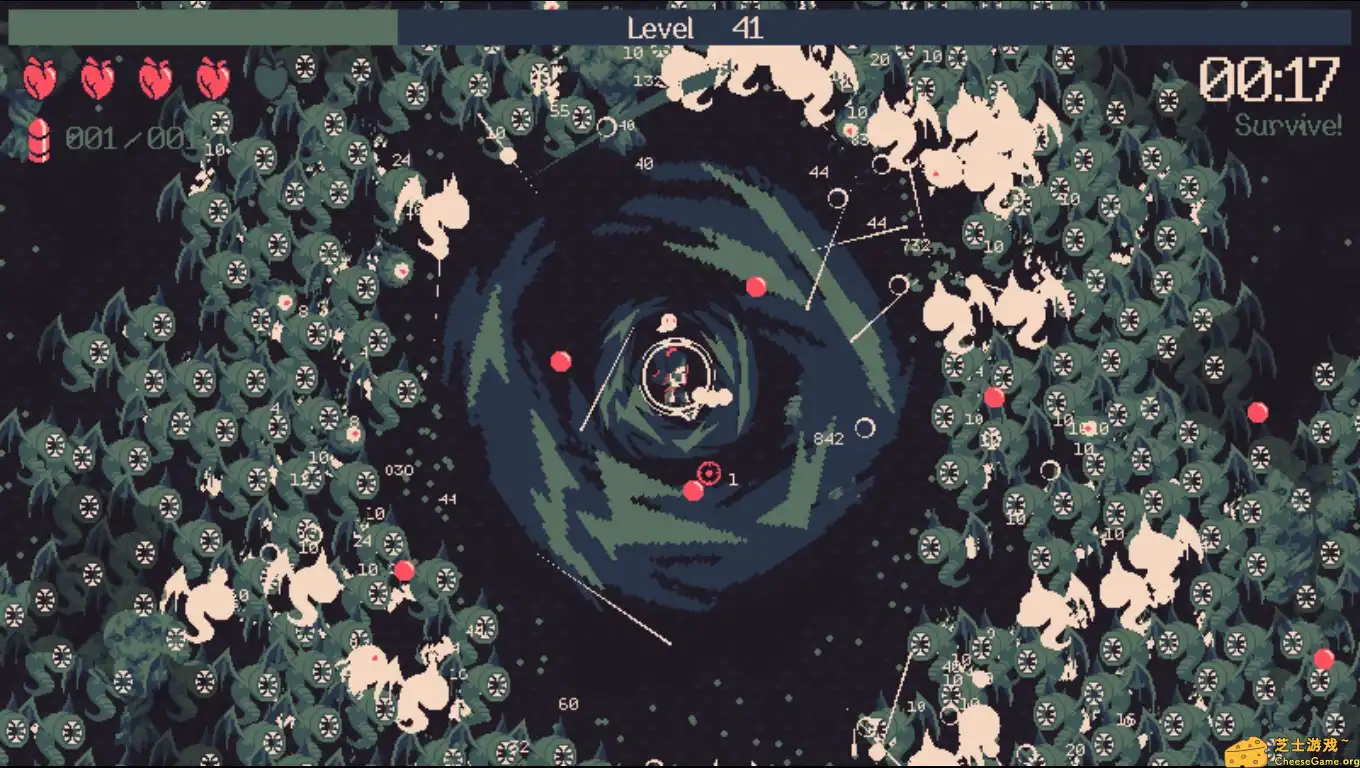
Task: Toggle the red orb above the player
Action: pyautogui.click(x=756, y=285)
